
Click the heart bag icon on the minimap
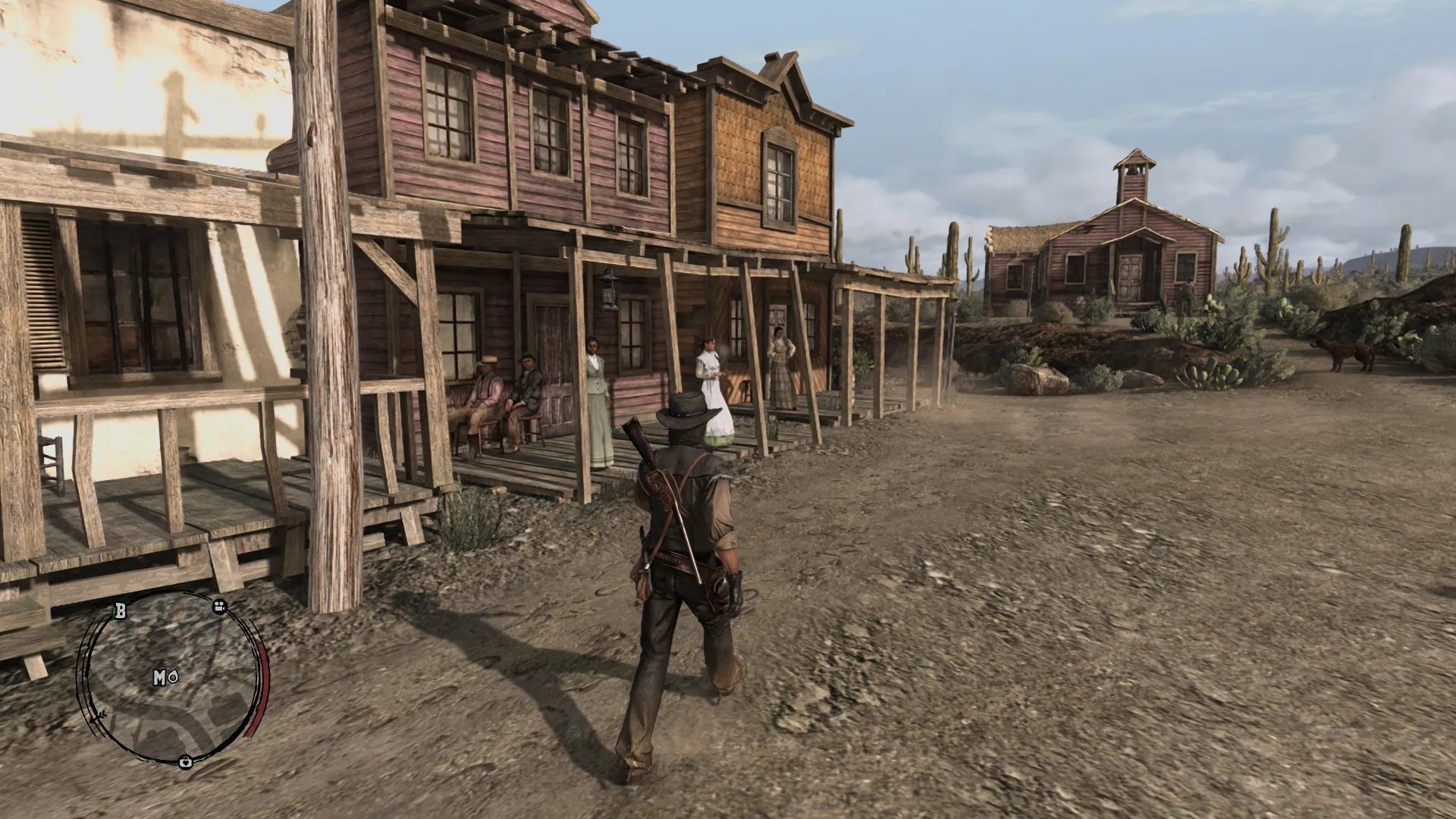point(185,762)
